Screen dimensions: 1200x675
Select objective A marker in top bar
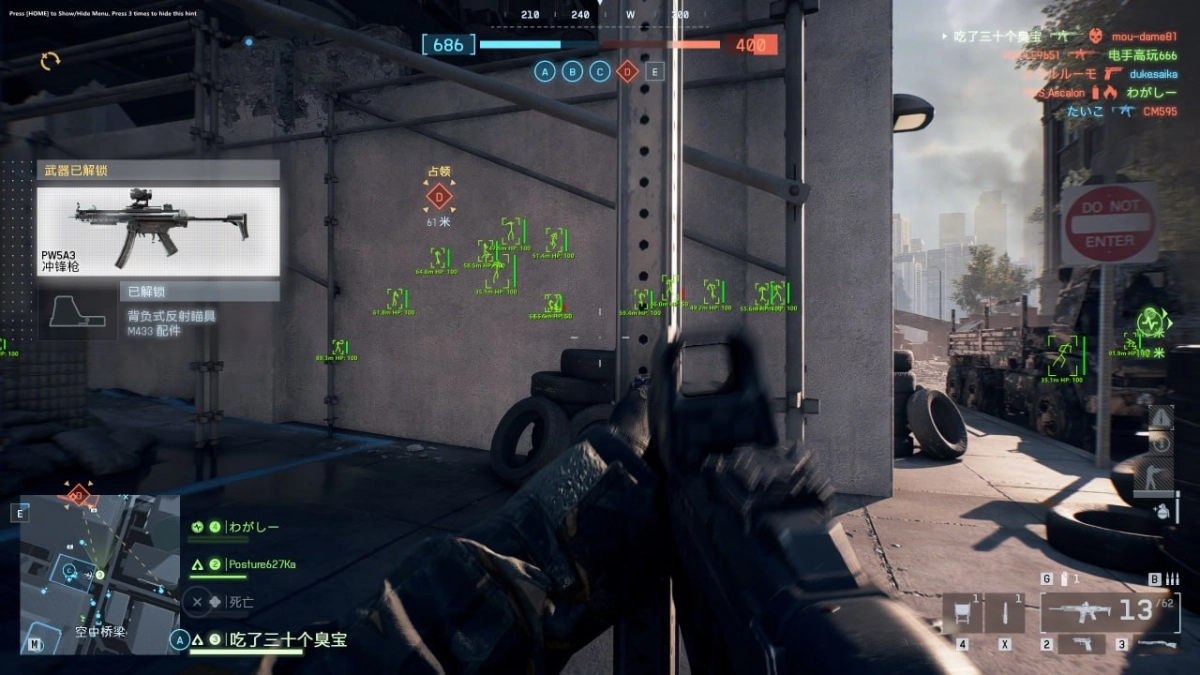pos(545,71)
